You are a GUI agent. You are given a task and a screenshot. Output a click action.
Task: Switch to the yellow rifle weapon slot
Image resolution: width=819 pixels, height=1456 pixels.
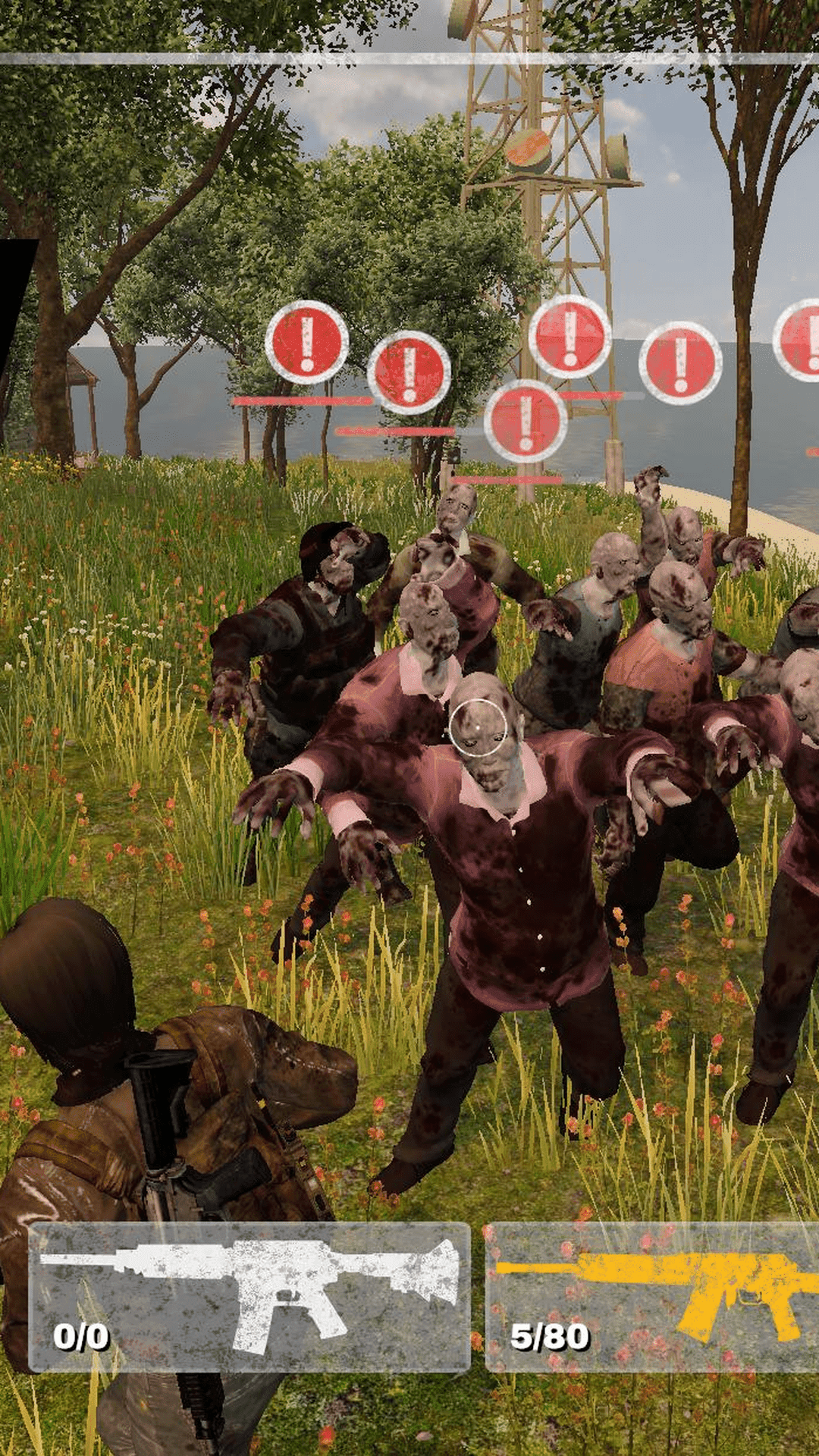pos(652,1296)
